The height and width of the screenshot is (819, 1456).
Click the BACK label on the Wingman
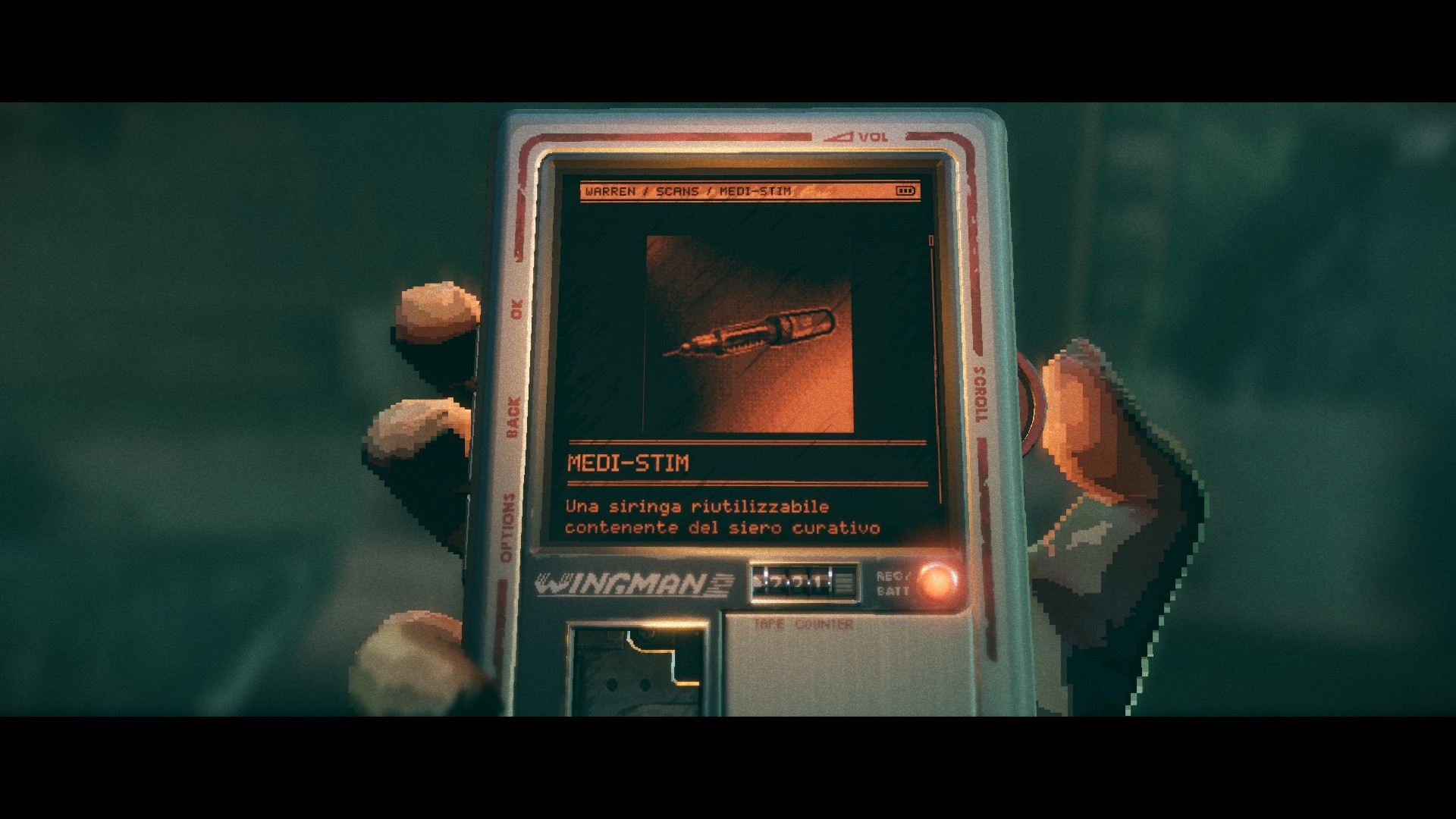click(513, 416)
